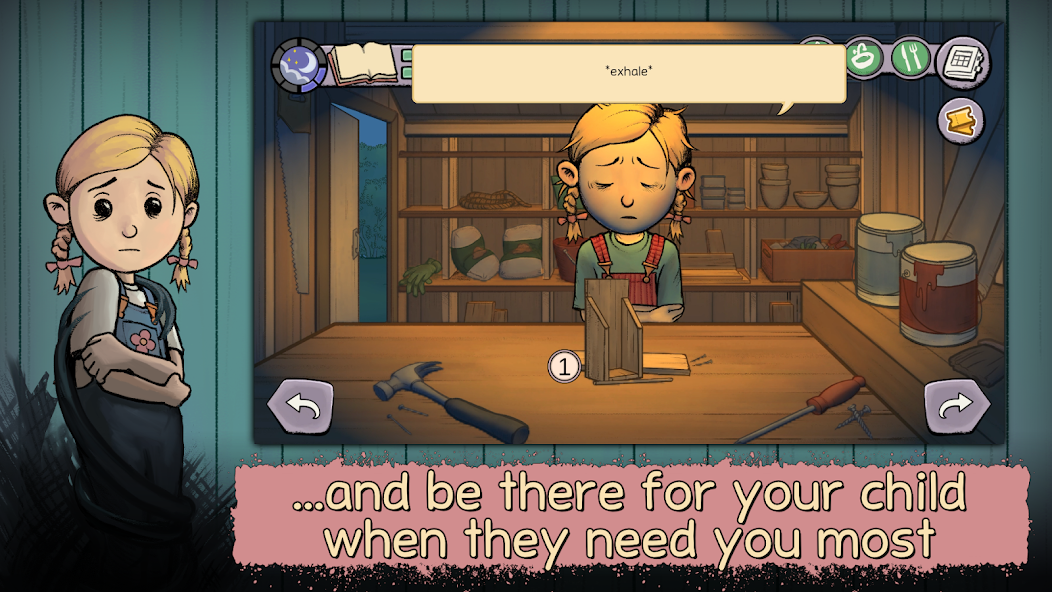Open the golden ticket coupons button

[961, 121]
